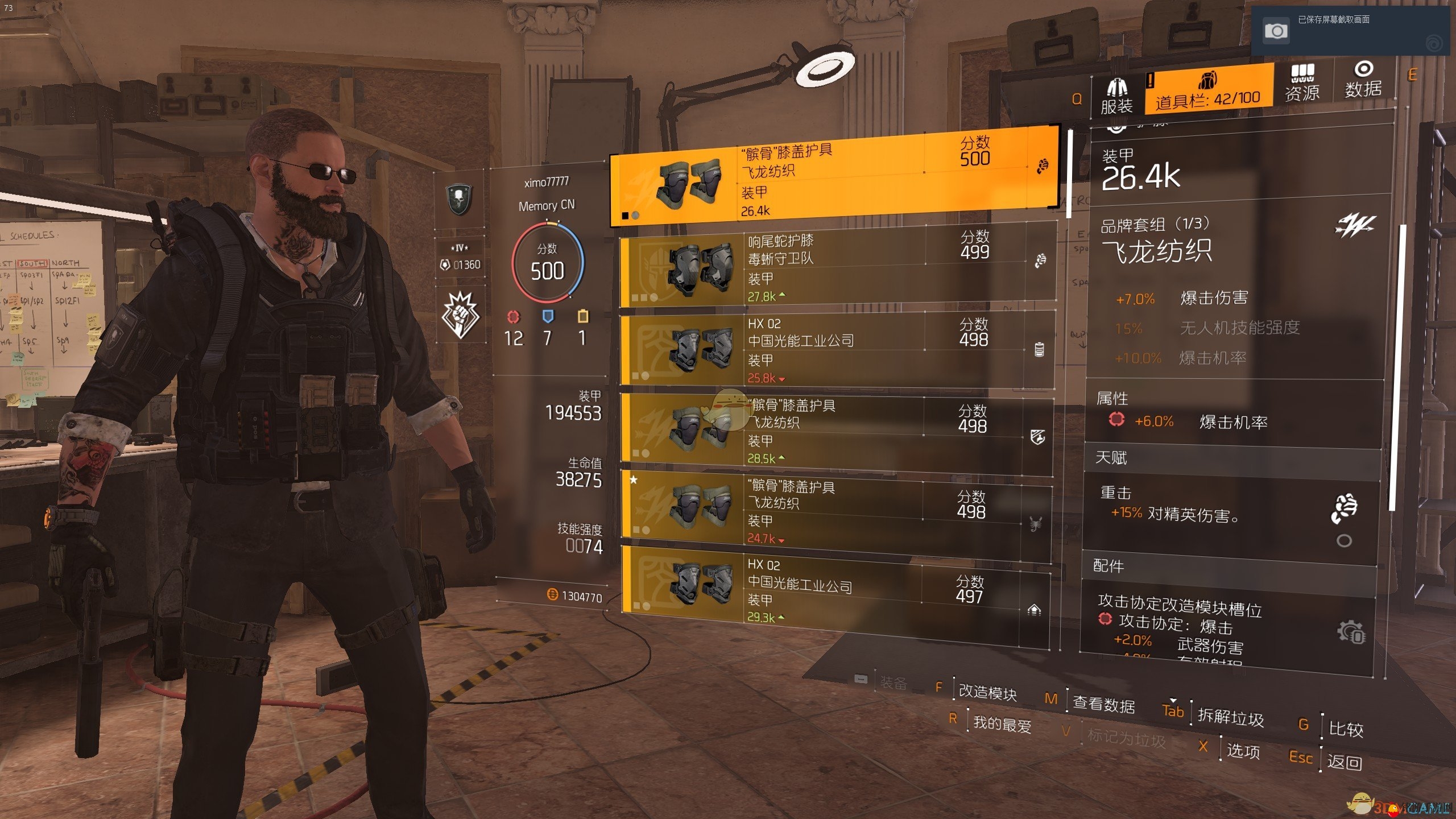1456x819 pixels.
Task: Open the 攻击协定 mod slot gear icon
Action: coord(1350,632)
